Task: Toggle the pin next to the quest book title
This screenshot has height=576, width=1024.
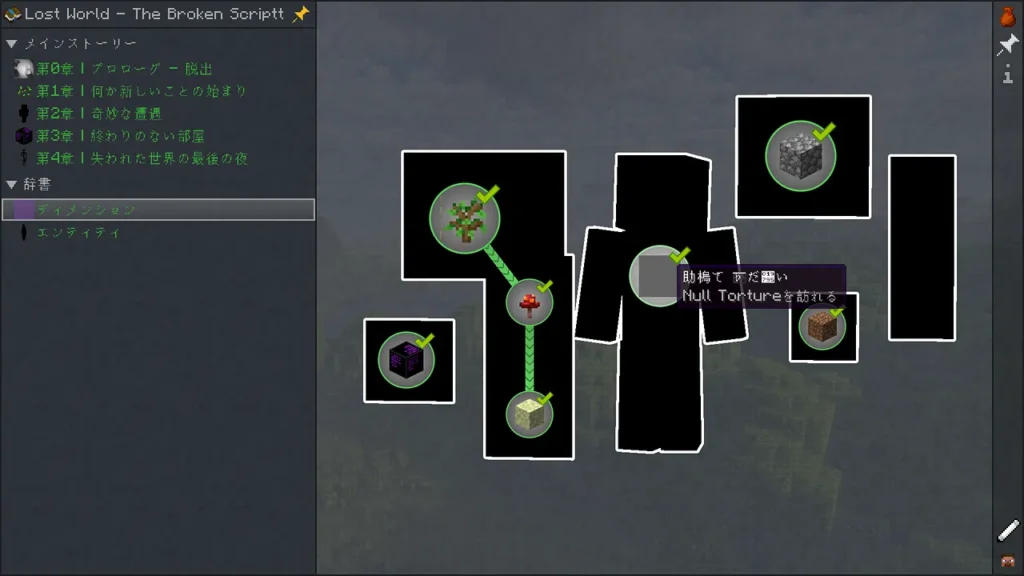Action: click(x=300, y=14)
